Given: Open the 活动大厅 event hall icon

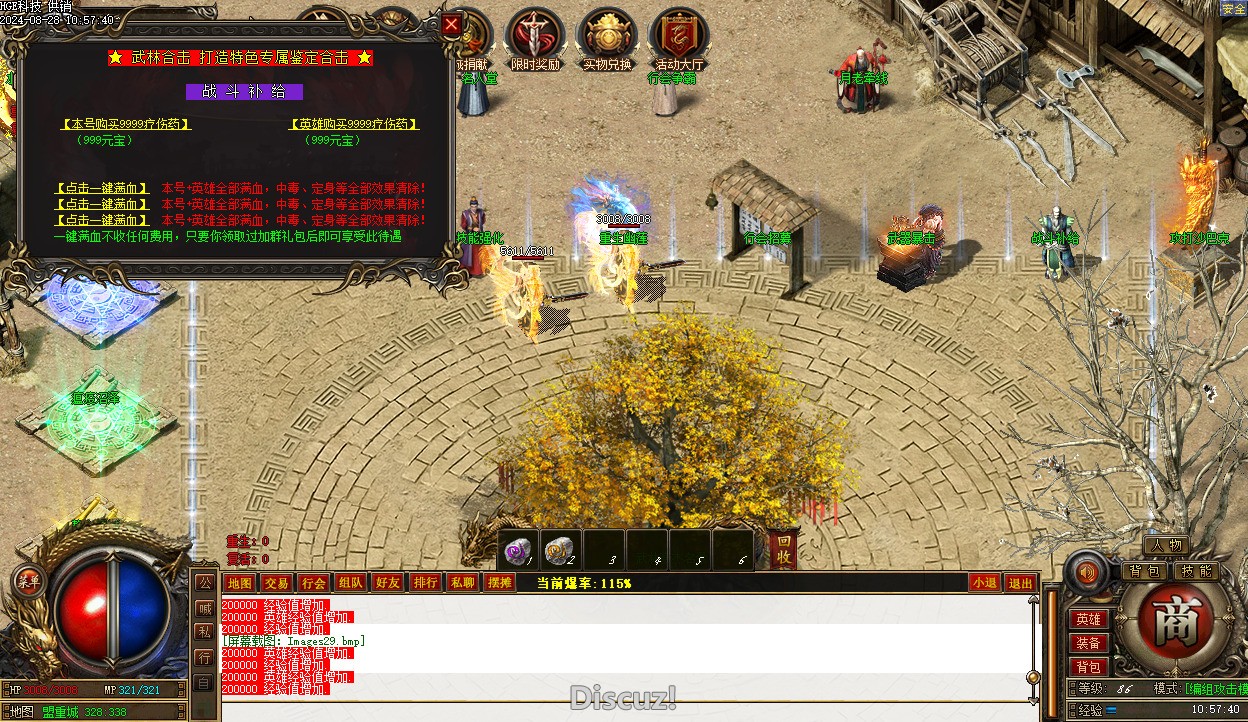Looking at the screenshot, I should 679,38.
